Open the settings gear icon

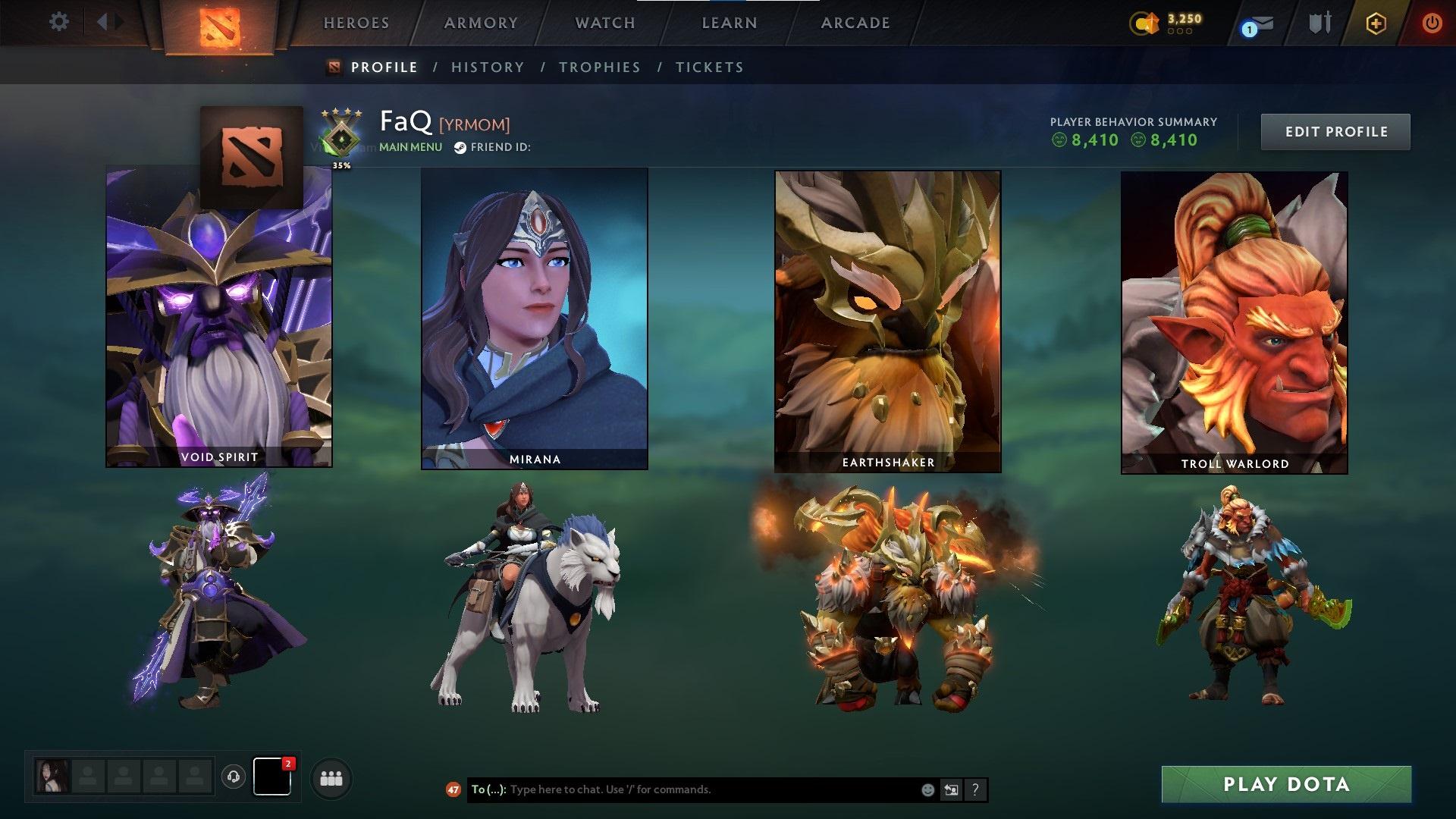point(58,22)
